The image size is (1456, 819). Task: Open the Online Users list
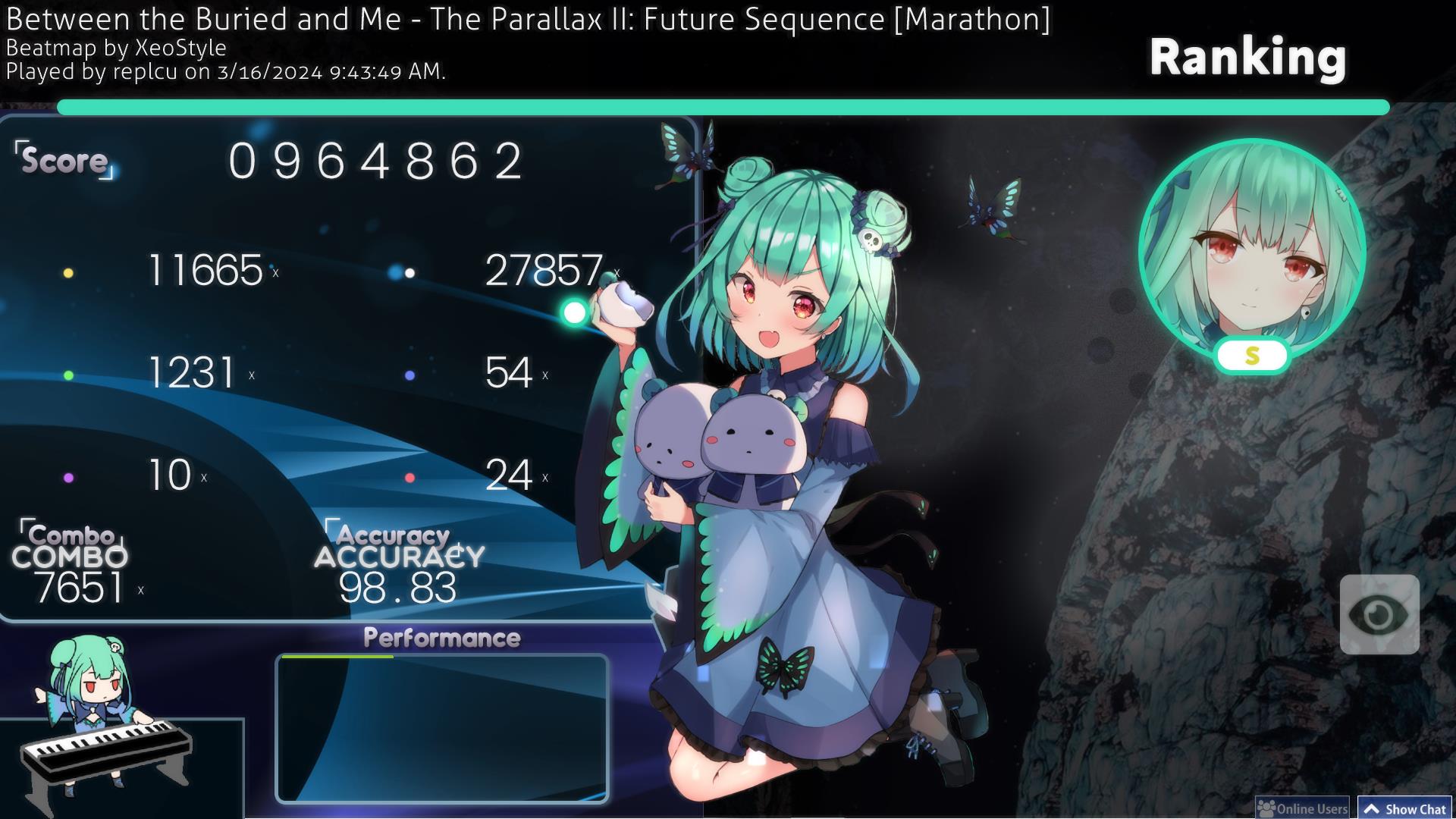1303,808
